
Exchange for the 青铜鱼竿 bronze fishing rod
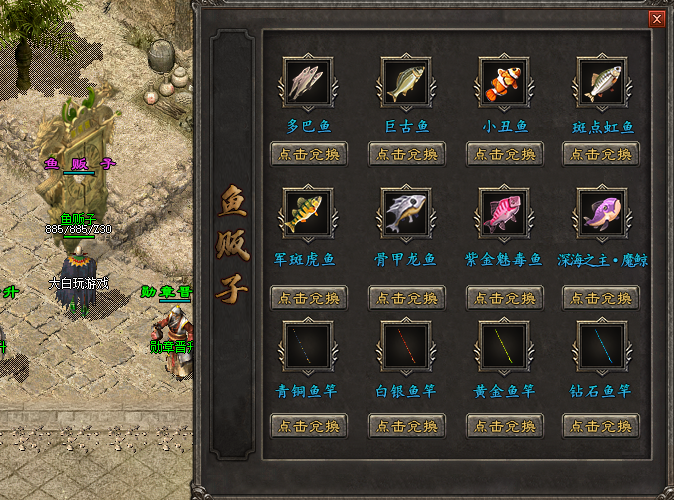309,425
